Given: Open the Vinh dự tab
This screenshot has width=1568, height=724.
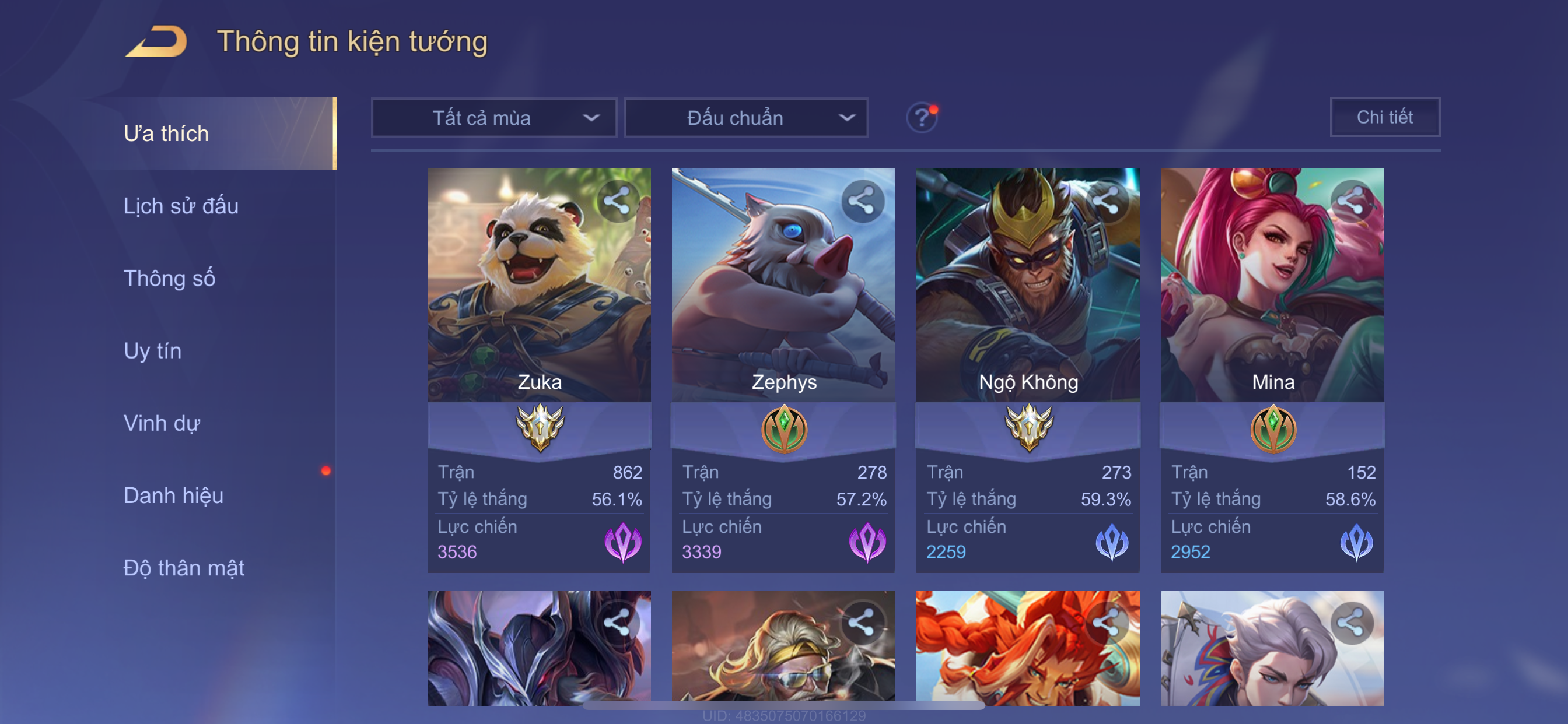Looking at the screenshot, I should point(162,423).
